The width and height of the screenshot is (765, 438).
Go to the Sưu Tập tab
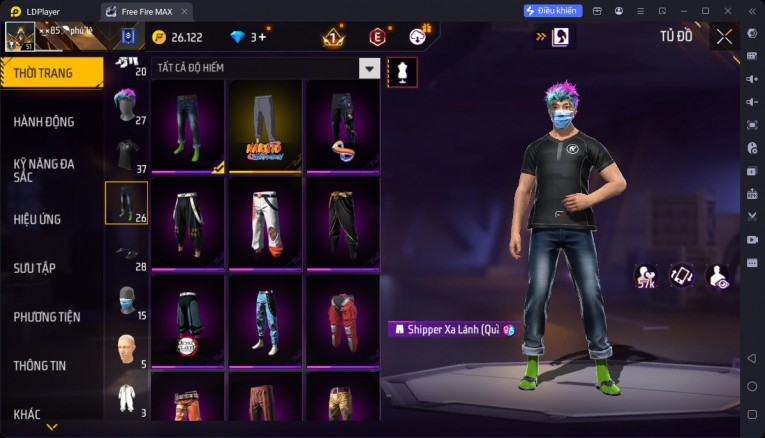tap(33, 268)
